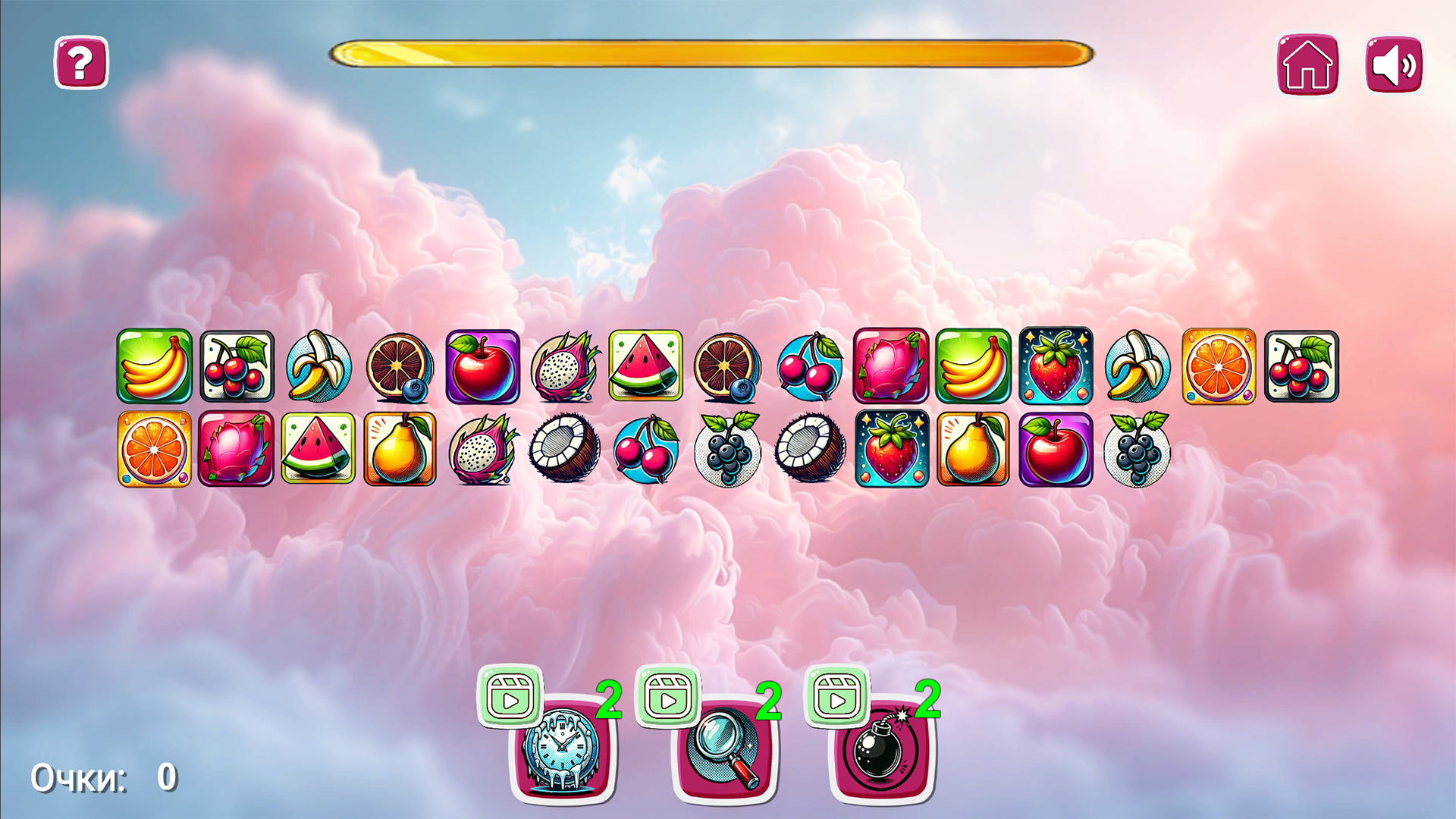This screenshot has height=819, width=1456.
Task: Open the help screen
Action: (x=80, y=64)
